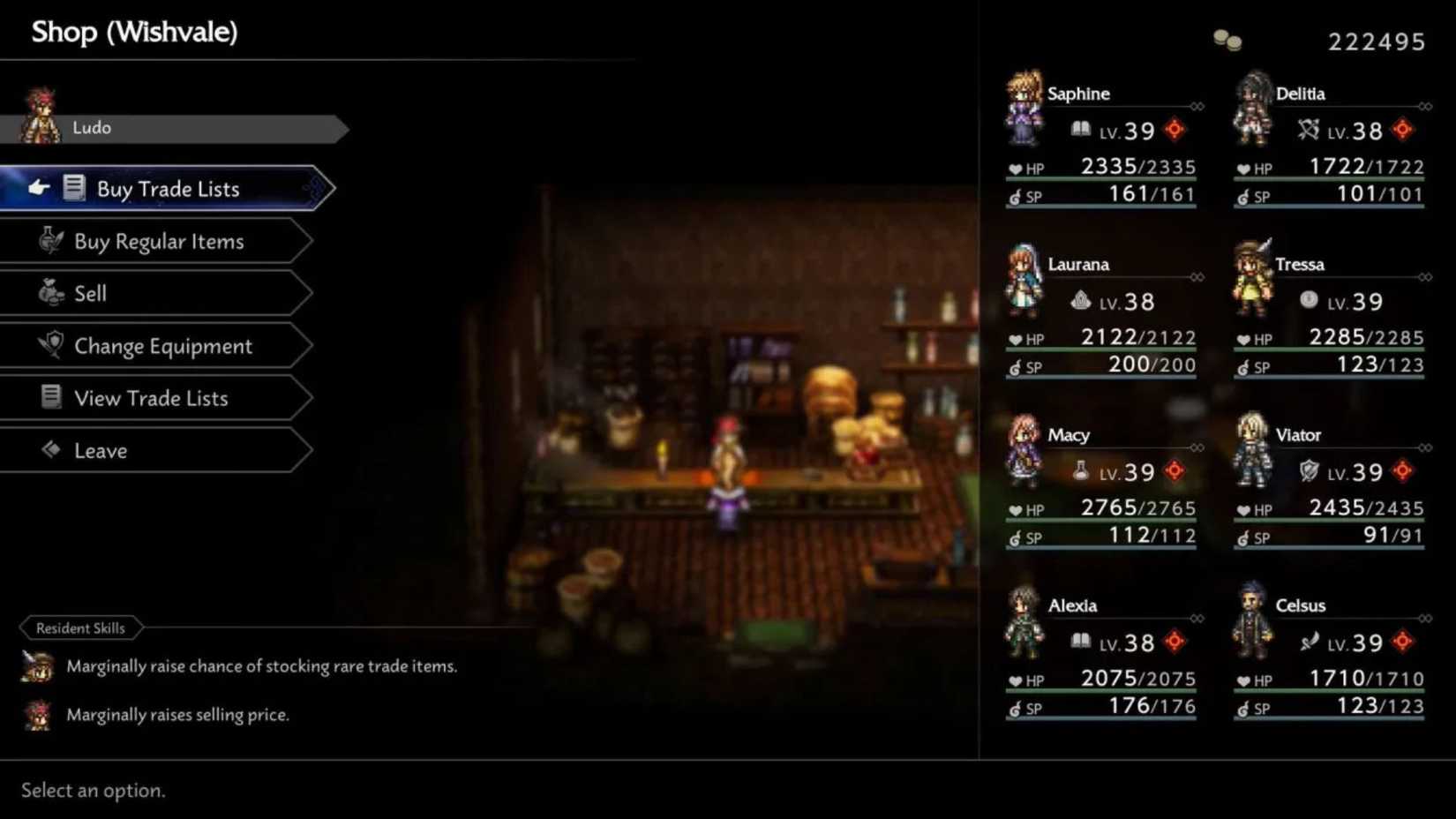Toggle Delitia's red secondary job emblem
The height and width of the screenshot is (819, 1456).
coord(1401,131)
